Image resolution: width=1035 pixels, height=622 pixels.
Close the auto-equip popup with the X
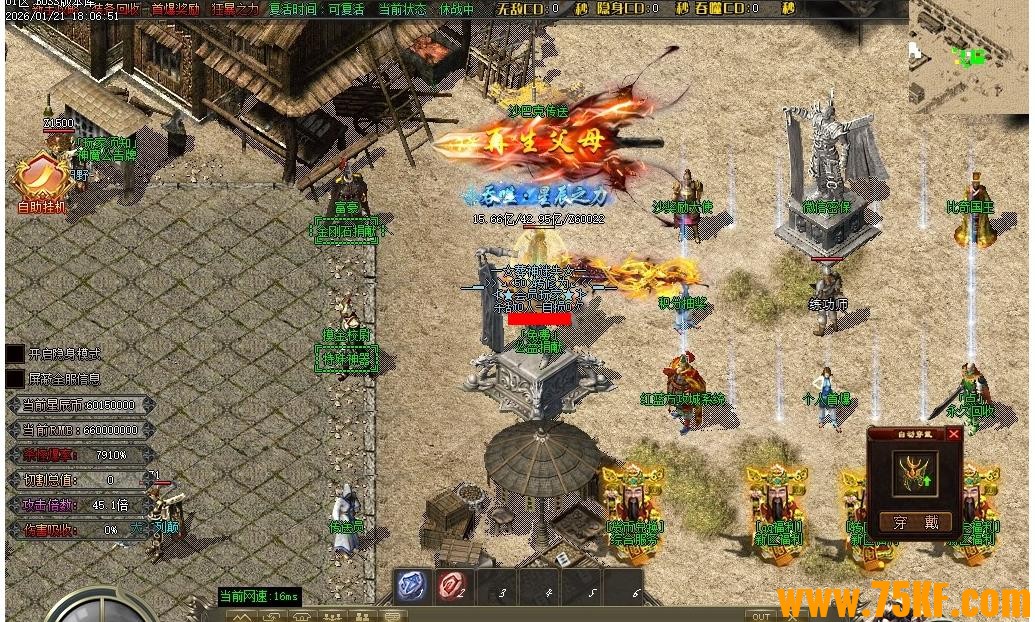(x=953, y=434)
